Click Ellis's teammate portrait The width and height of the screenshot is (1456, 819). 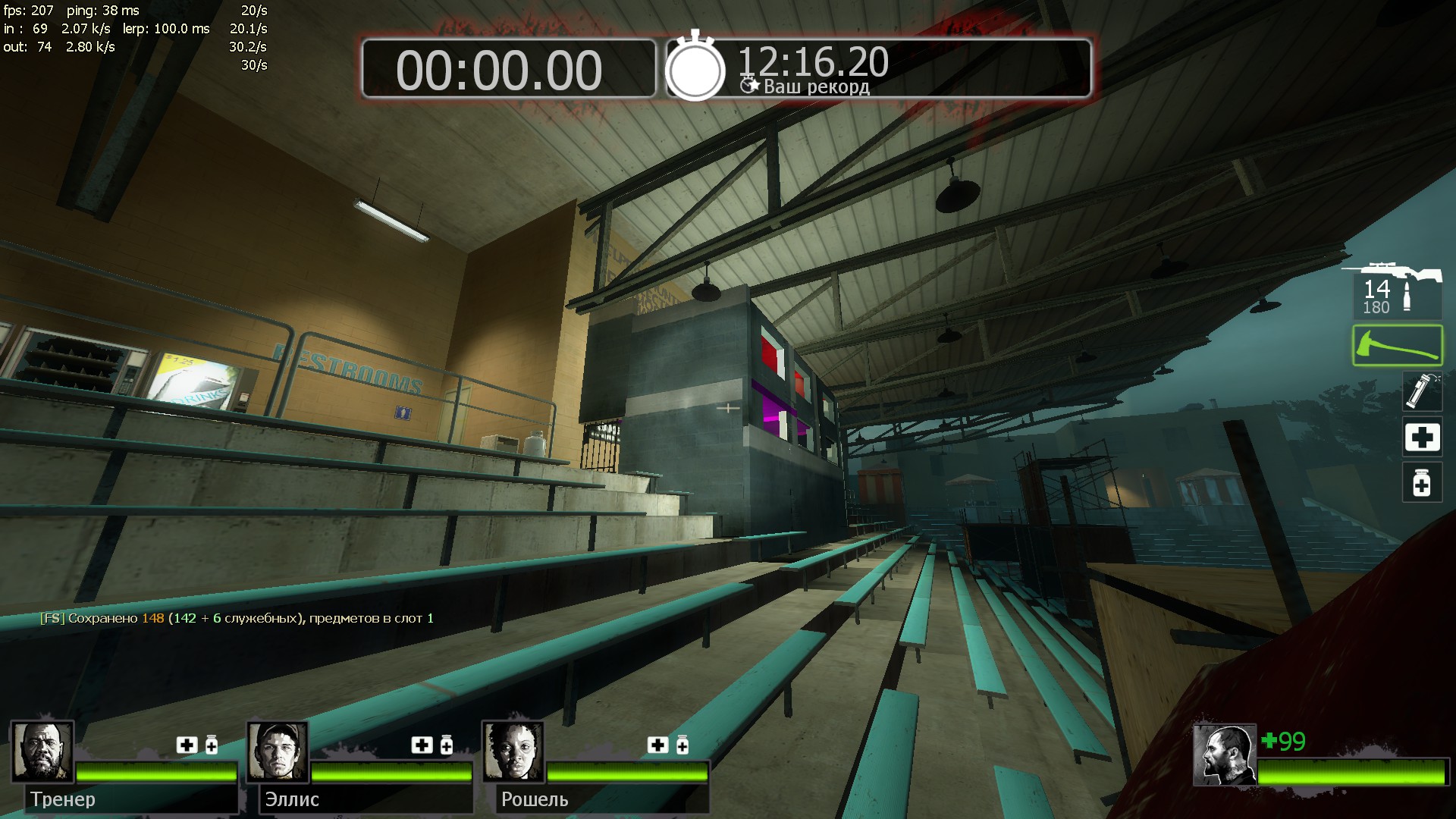pos(278,752)
